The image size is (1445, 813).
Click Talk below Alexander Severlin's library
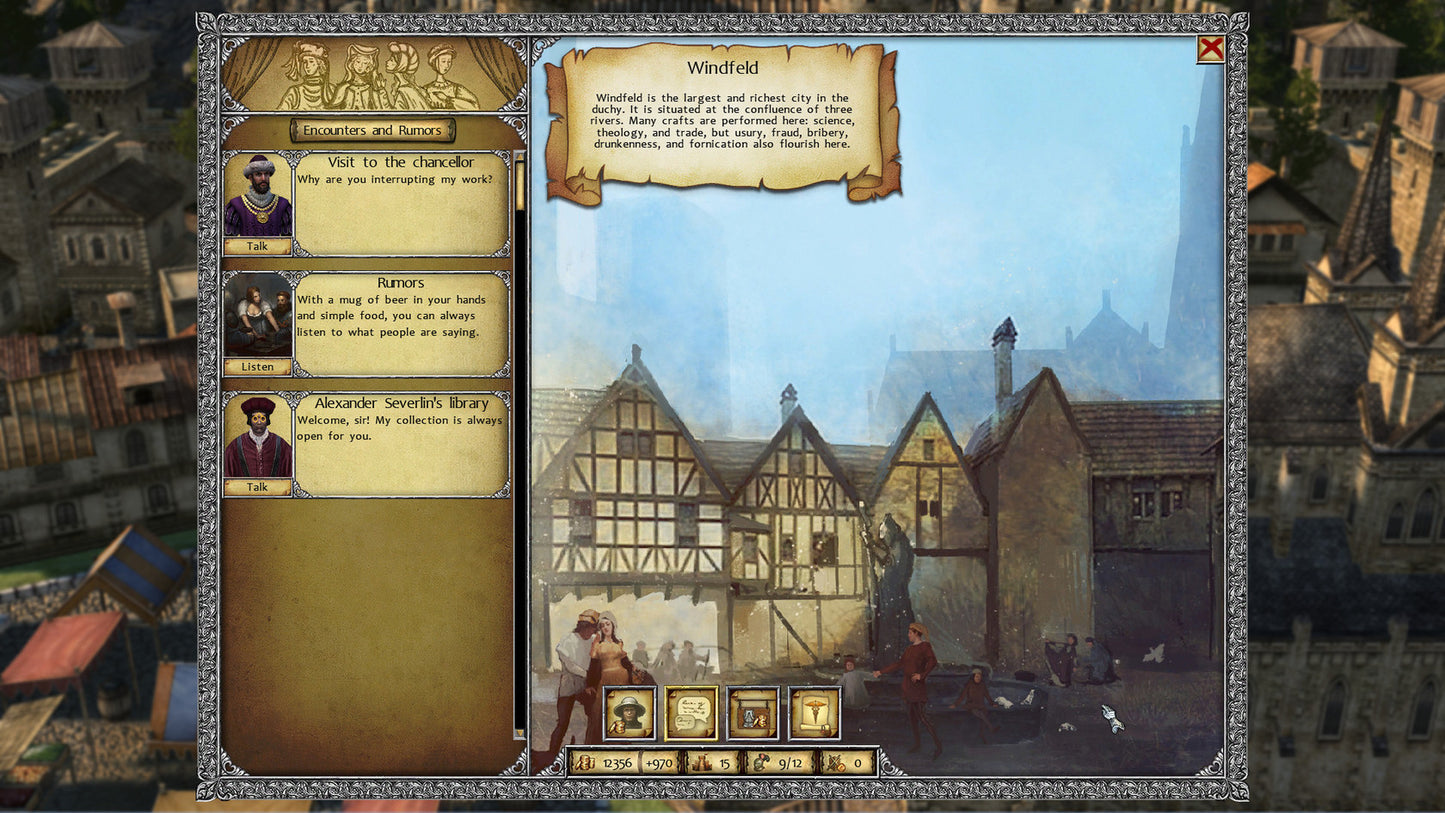[x=258, y=487]
